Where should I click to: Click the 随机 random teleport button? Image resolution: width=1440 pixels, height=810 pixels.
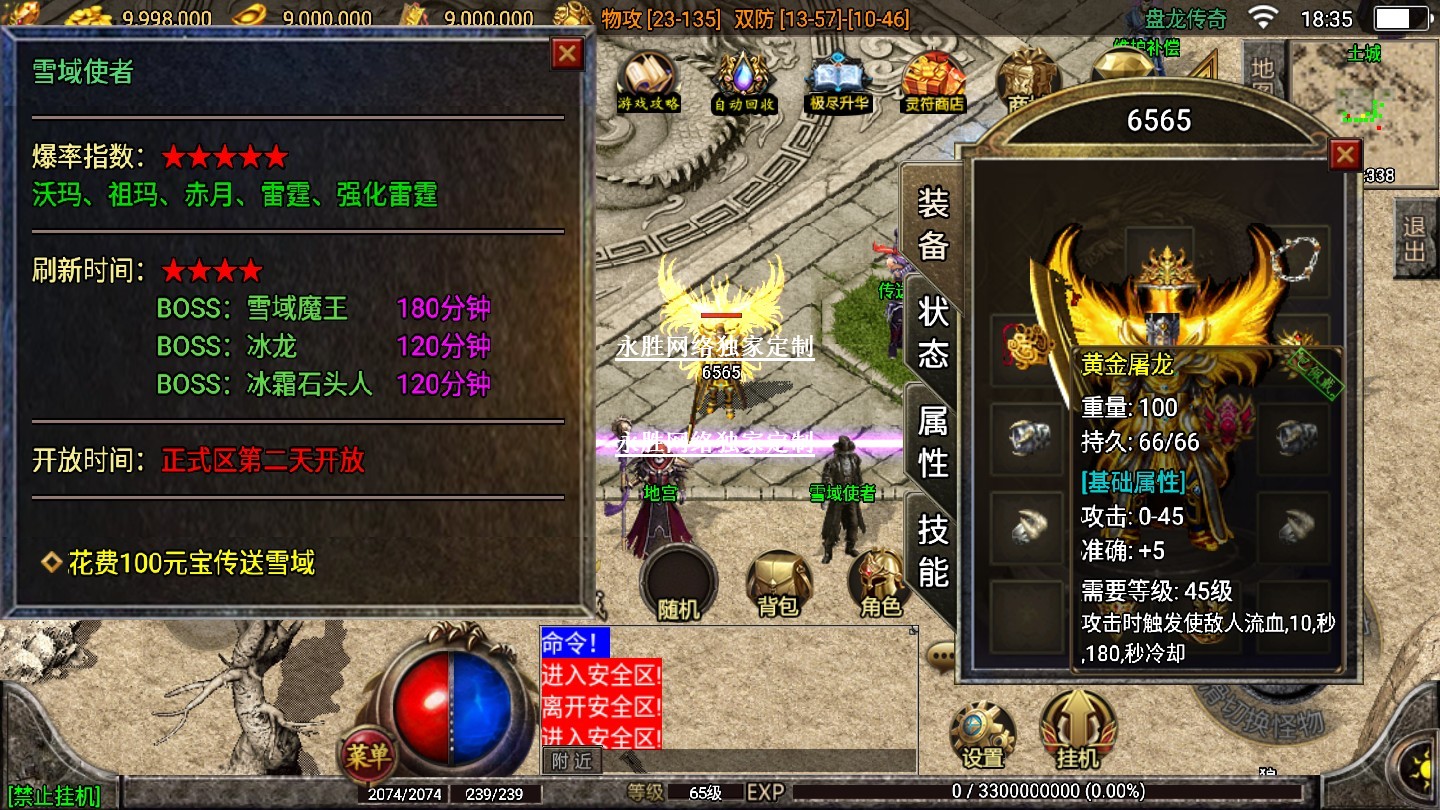click(x=678, y=583)
